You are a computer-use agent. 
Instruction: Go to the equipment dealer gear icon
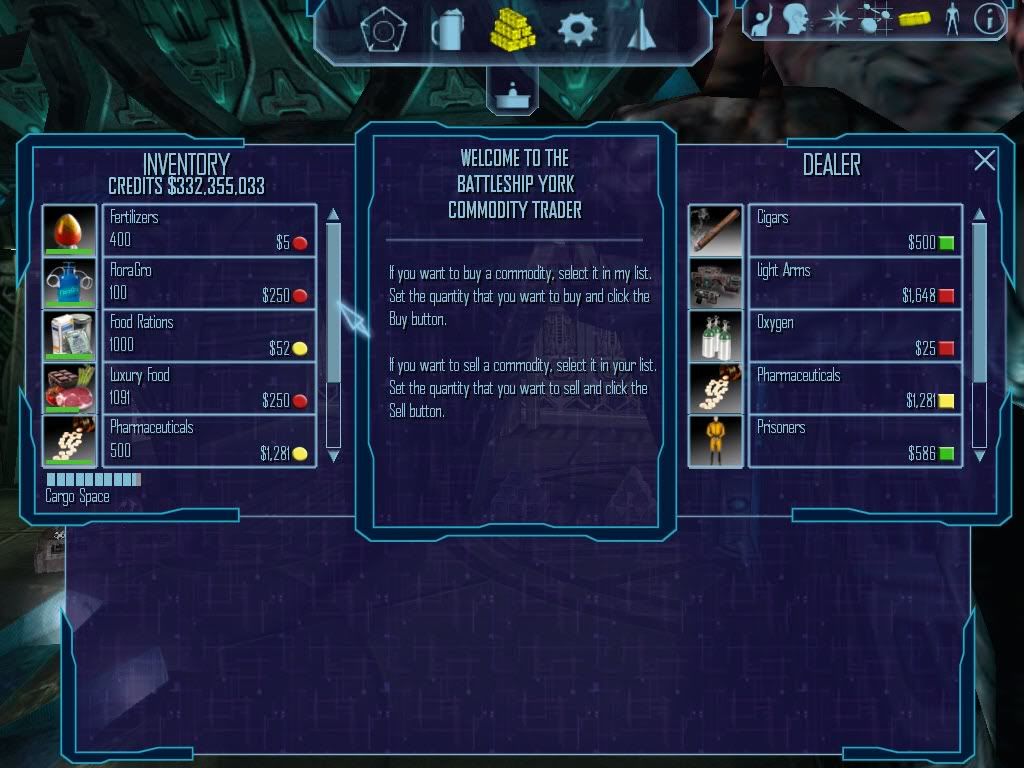[577, 30]
